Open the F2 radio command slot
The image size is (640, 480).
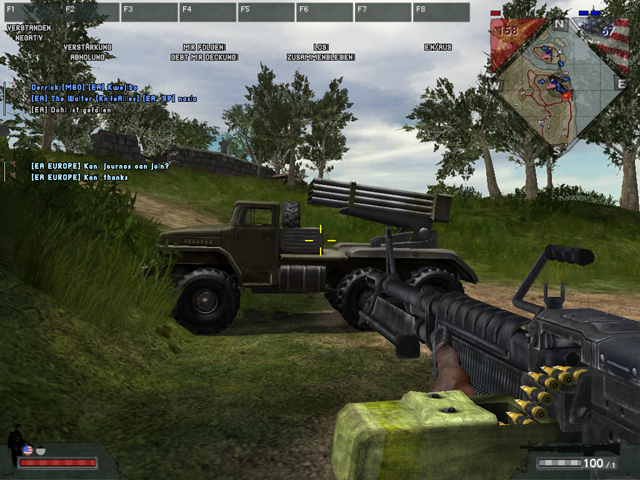(90, 12)
